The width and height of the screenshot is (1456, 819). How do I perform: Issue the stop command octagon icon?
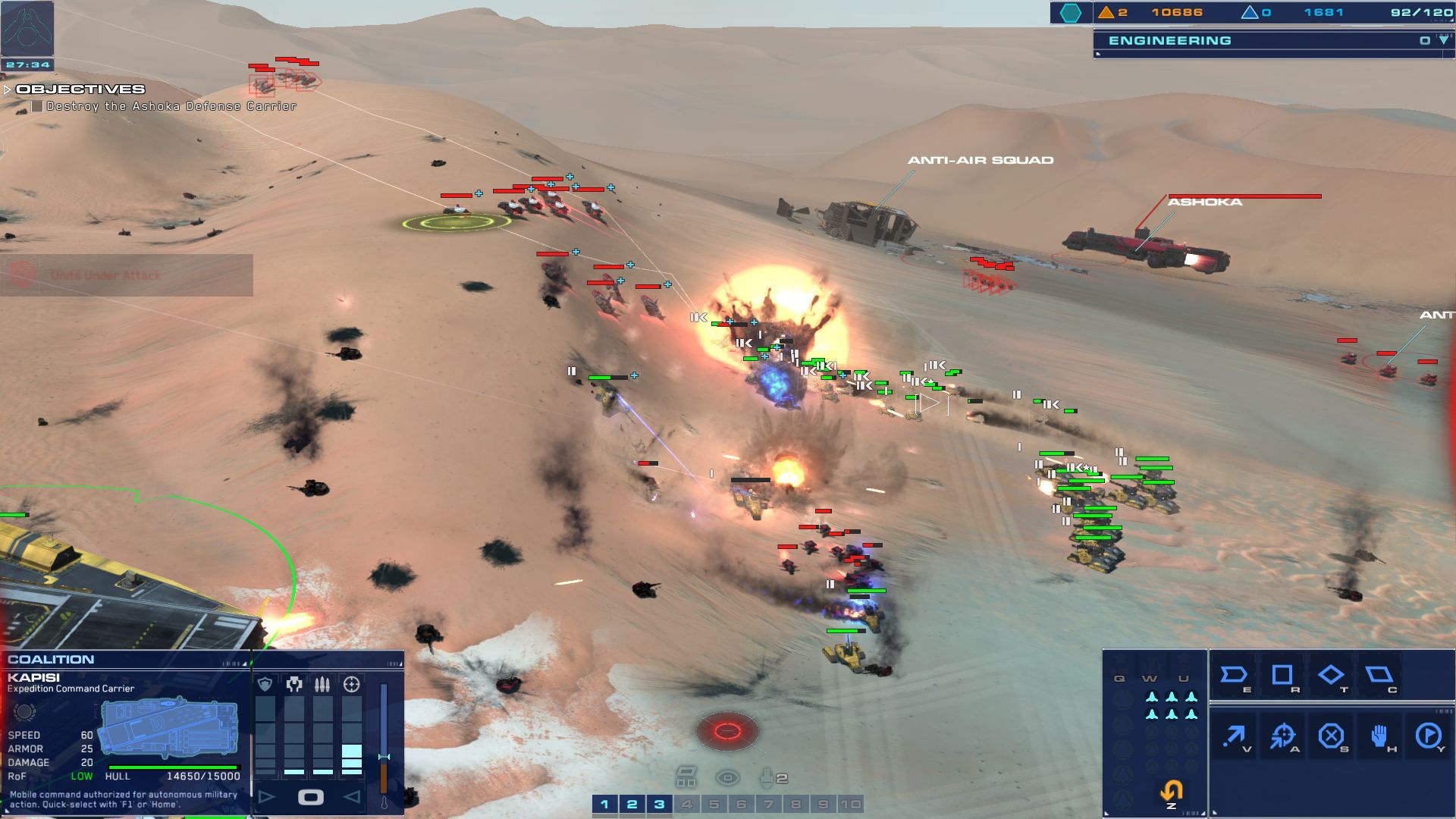(1332, 735)
